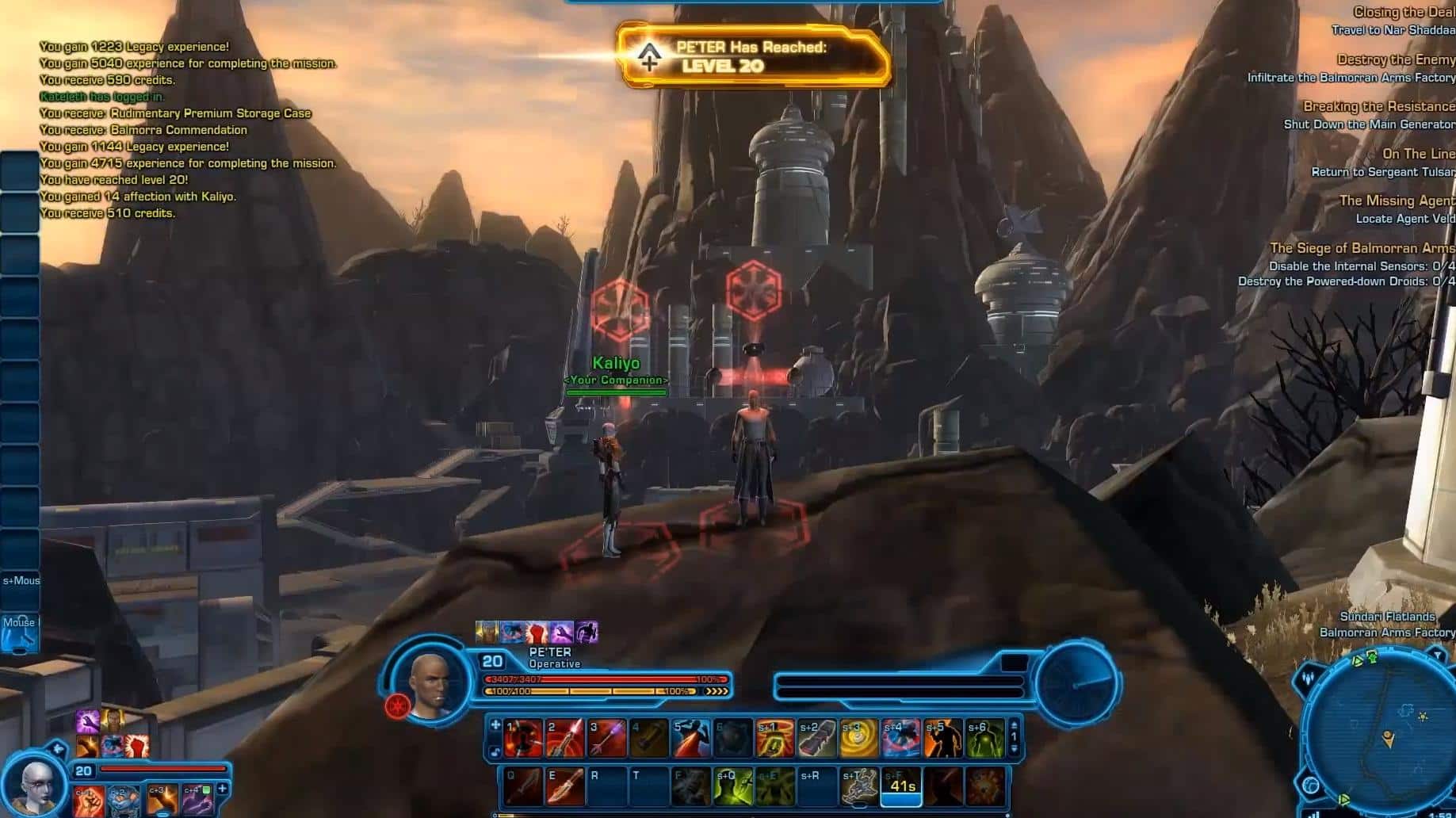The height and width of the screenshot is (818, 1456).
Task: Use the rifle shot ability on key 2
Action: (x=565, y=739)
